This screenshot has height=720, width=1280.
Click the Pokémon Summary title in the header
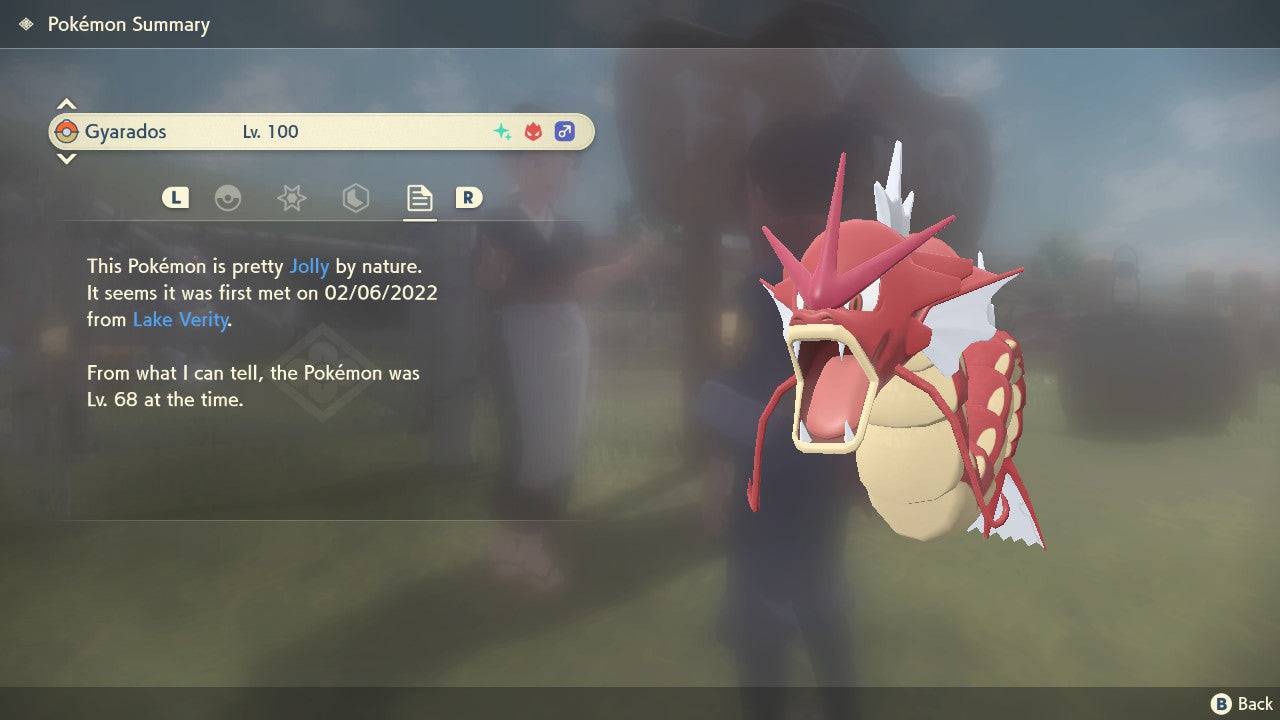pos(128,24)
